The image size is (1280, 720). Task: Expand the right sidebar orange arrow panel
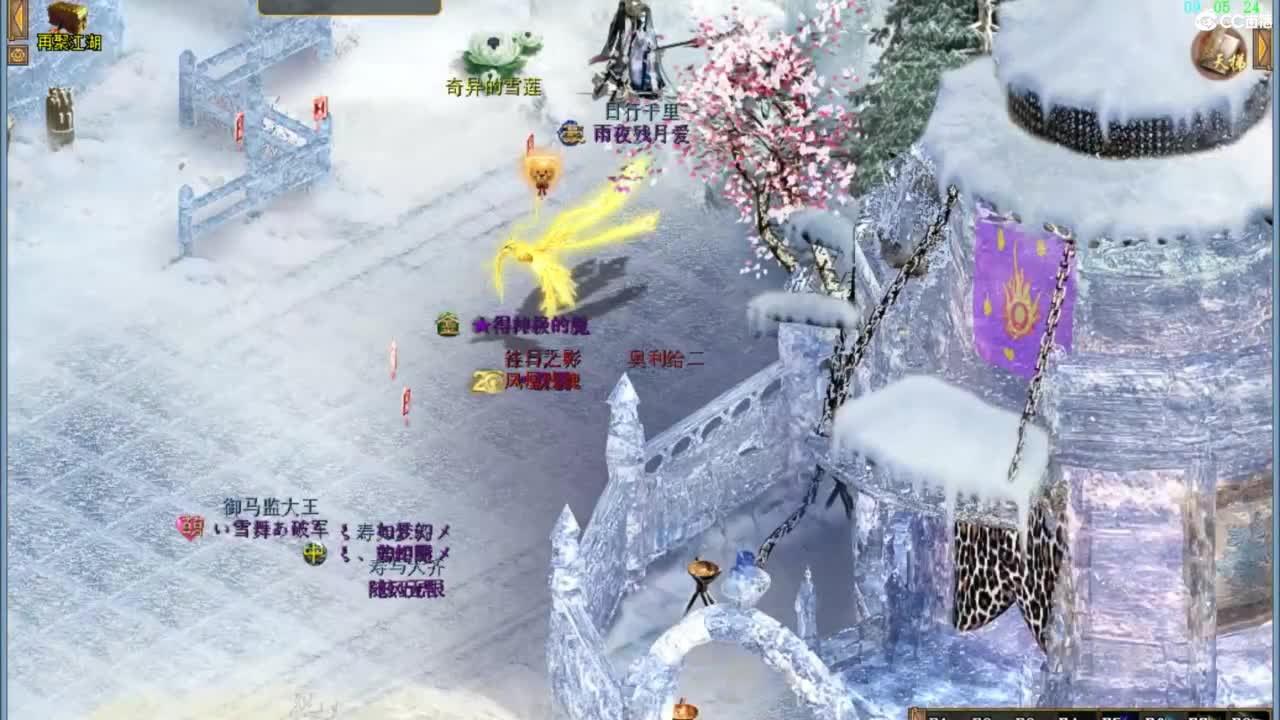[1262, 48]
